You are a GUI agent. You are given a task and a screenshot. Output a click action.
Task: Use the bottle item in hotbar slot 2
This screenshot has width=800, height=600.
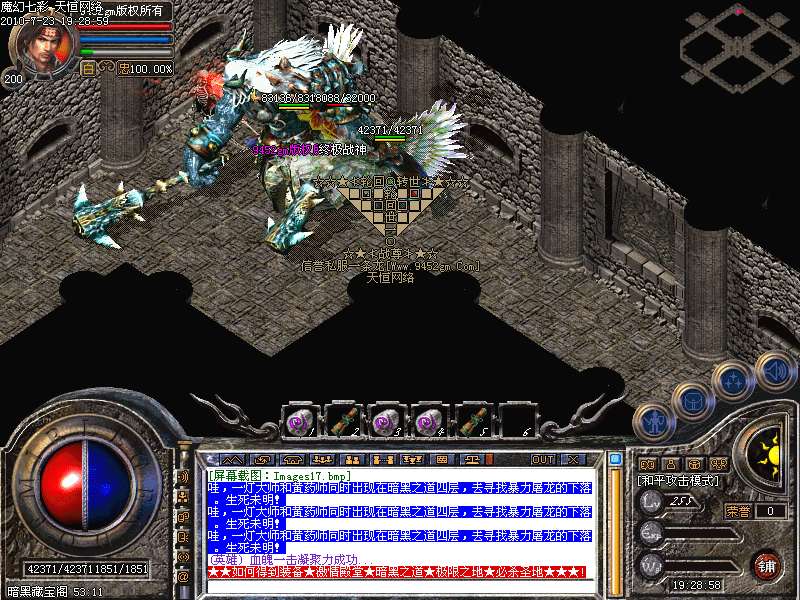(342, 421)
